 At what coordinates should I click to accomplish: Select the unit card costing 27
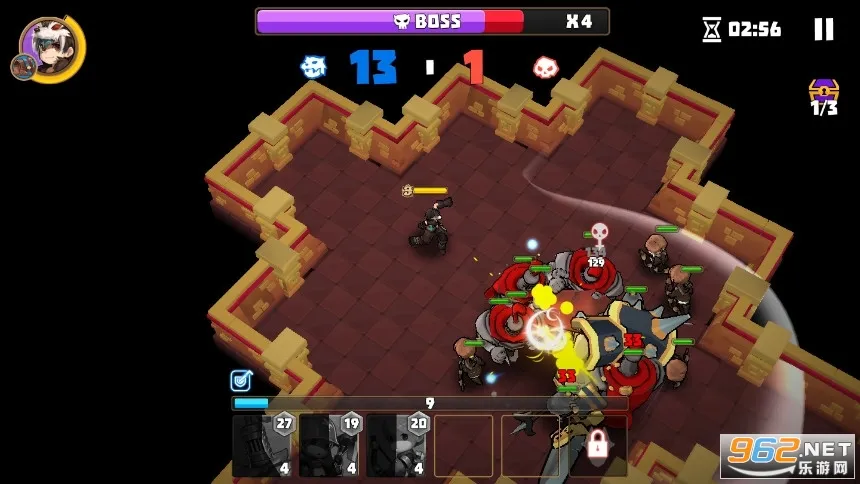pos(262,445)
